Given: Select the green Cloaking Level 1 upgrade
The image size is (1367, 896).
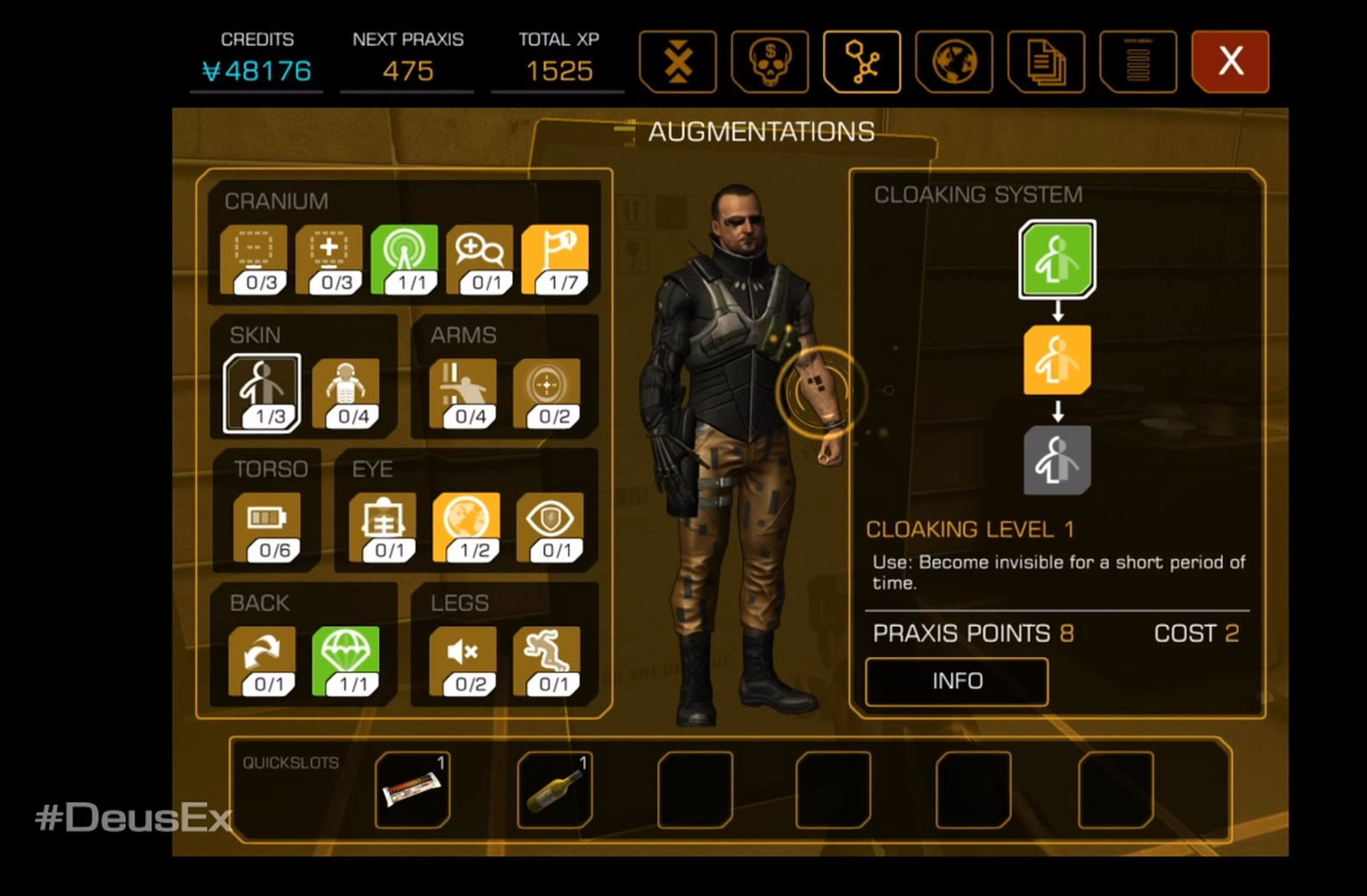Looking at the screenshot, I should pos(1057,259).
